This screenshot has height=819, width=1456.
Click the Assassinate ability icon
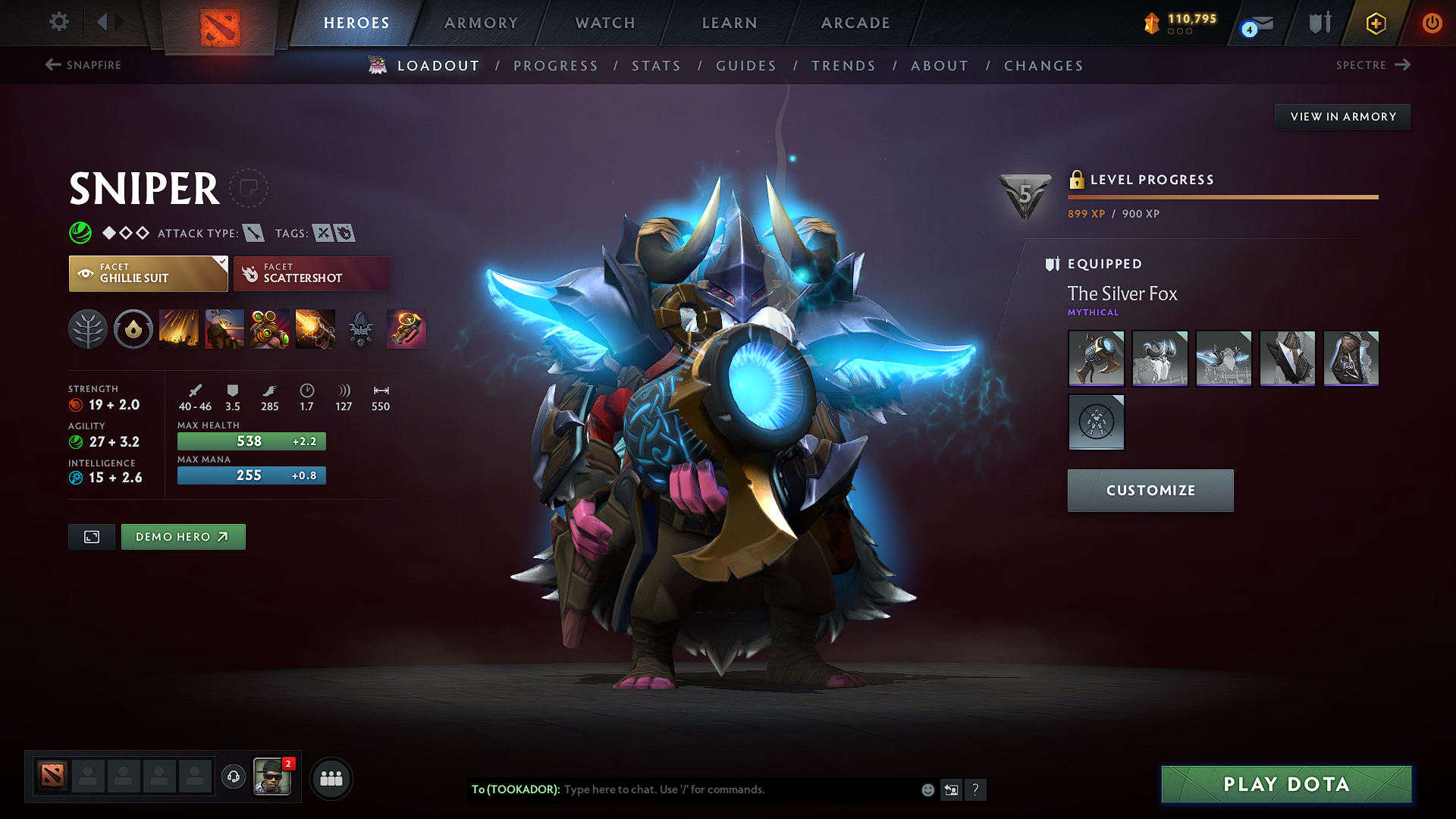click(315, 328)
